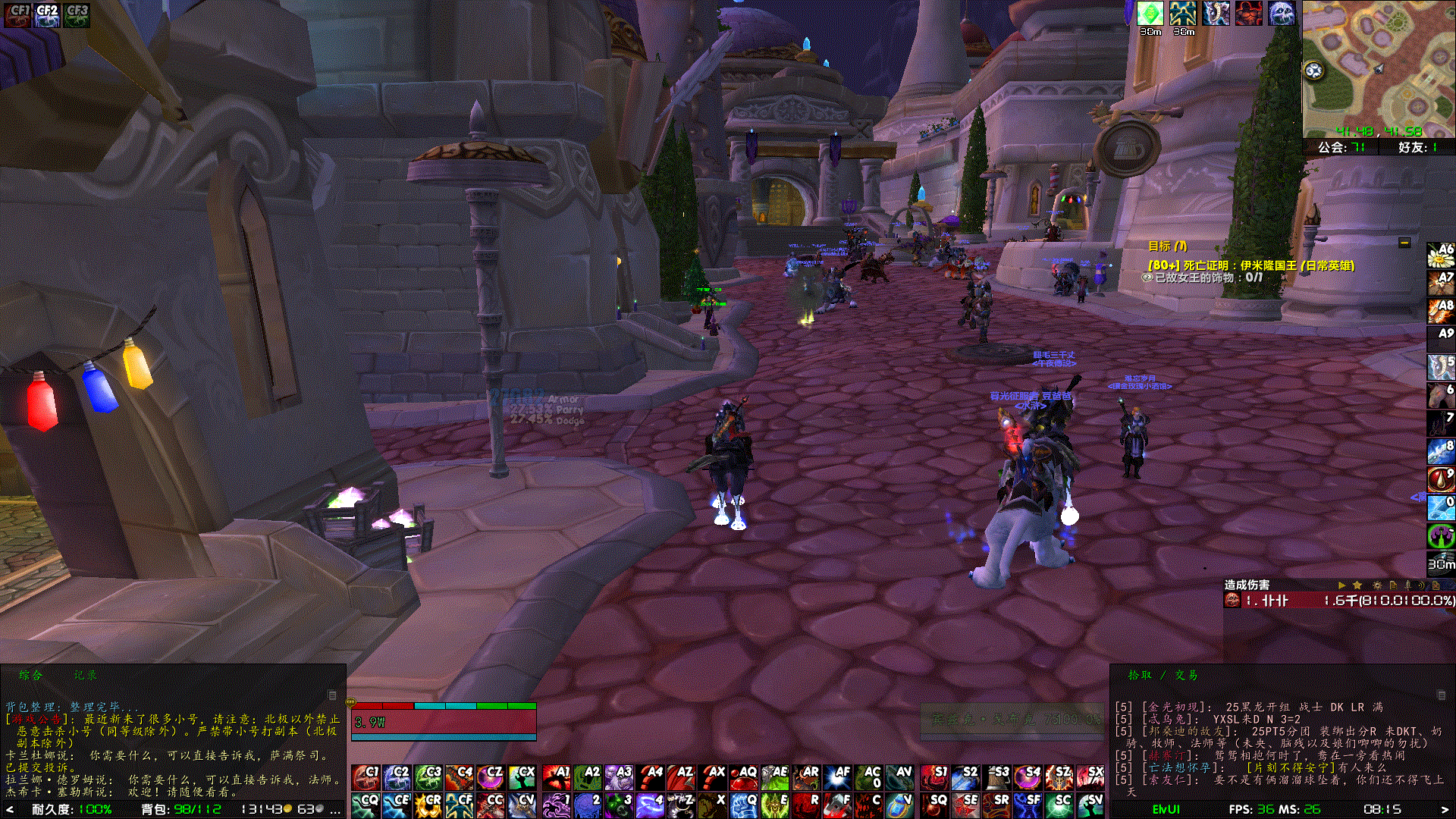
Task: Click the damage meter settings gear icon
Action: click(1377, 585)
